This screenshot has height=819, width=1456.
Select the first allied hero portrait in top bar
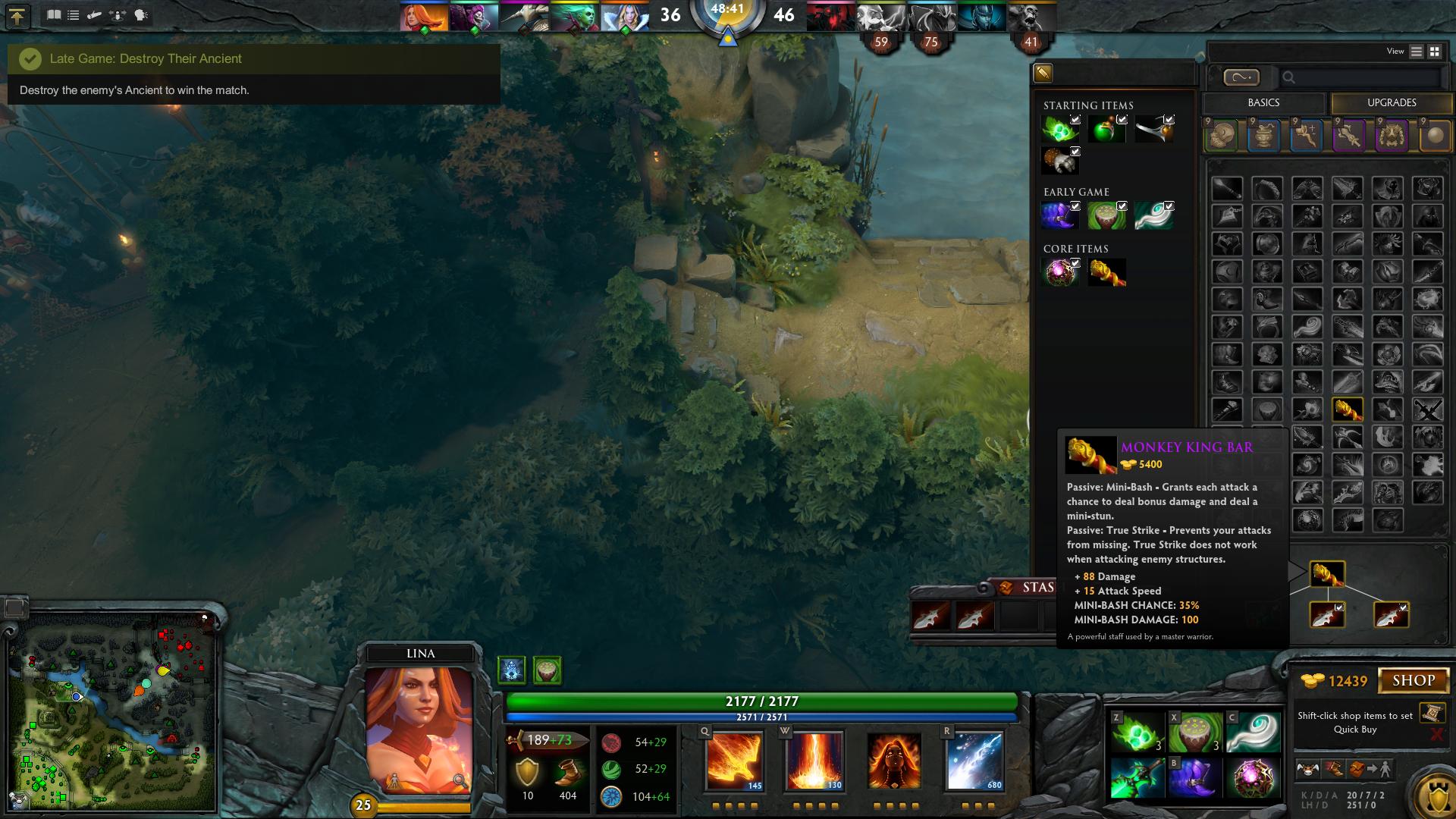tap(423, 17)
